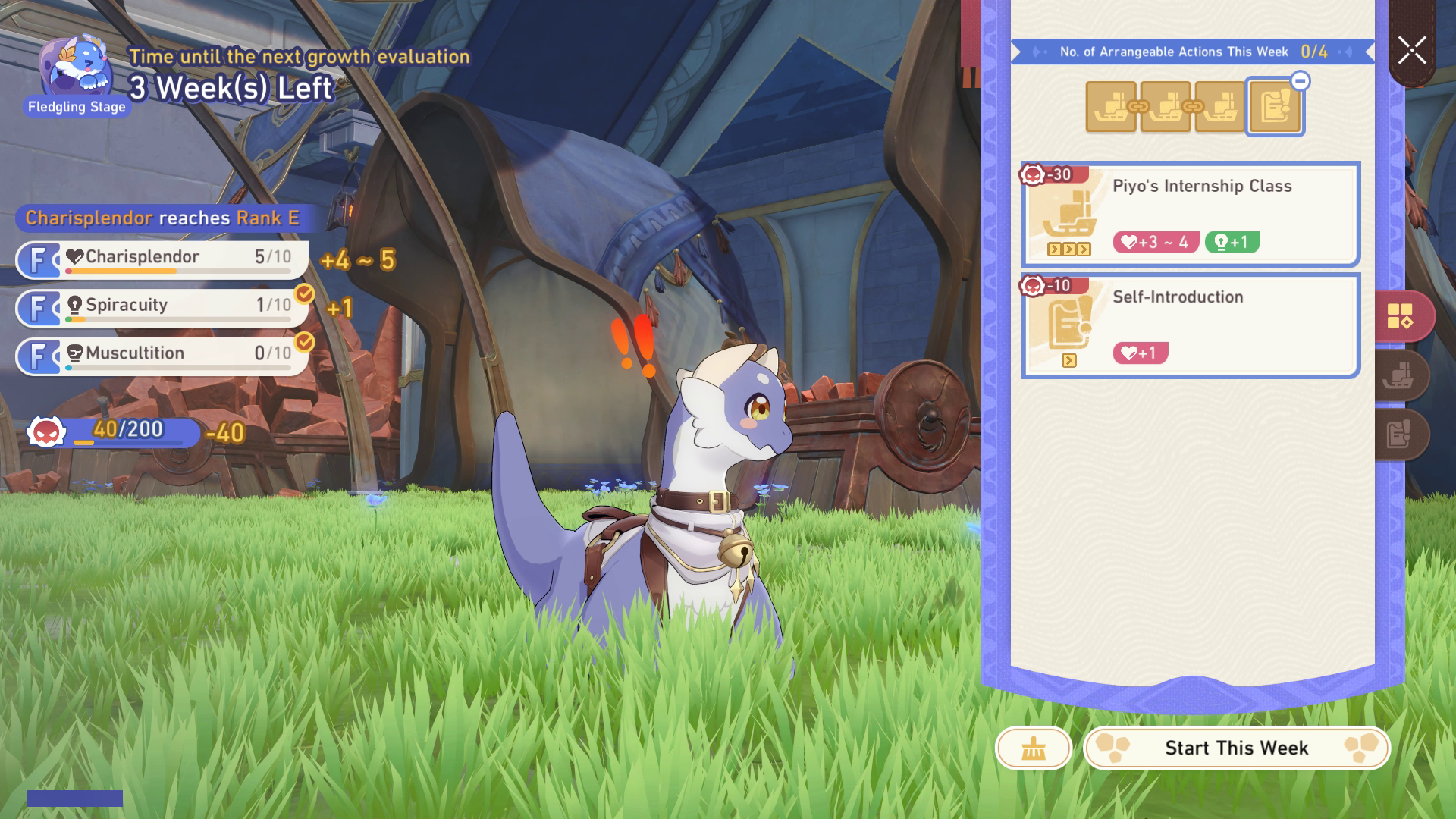
Task: Clear arranged actions with broom button
Action: (x=1033, y=748)
